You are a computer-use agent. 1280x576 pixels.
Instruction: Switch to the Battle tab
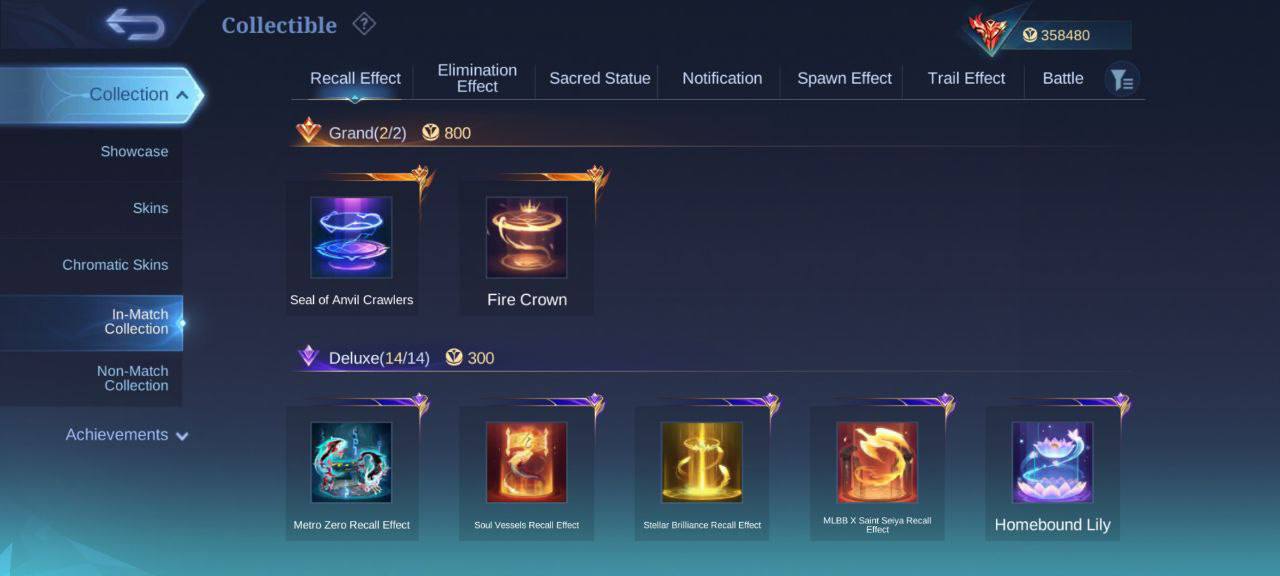(x=1063, y=78)
